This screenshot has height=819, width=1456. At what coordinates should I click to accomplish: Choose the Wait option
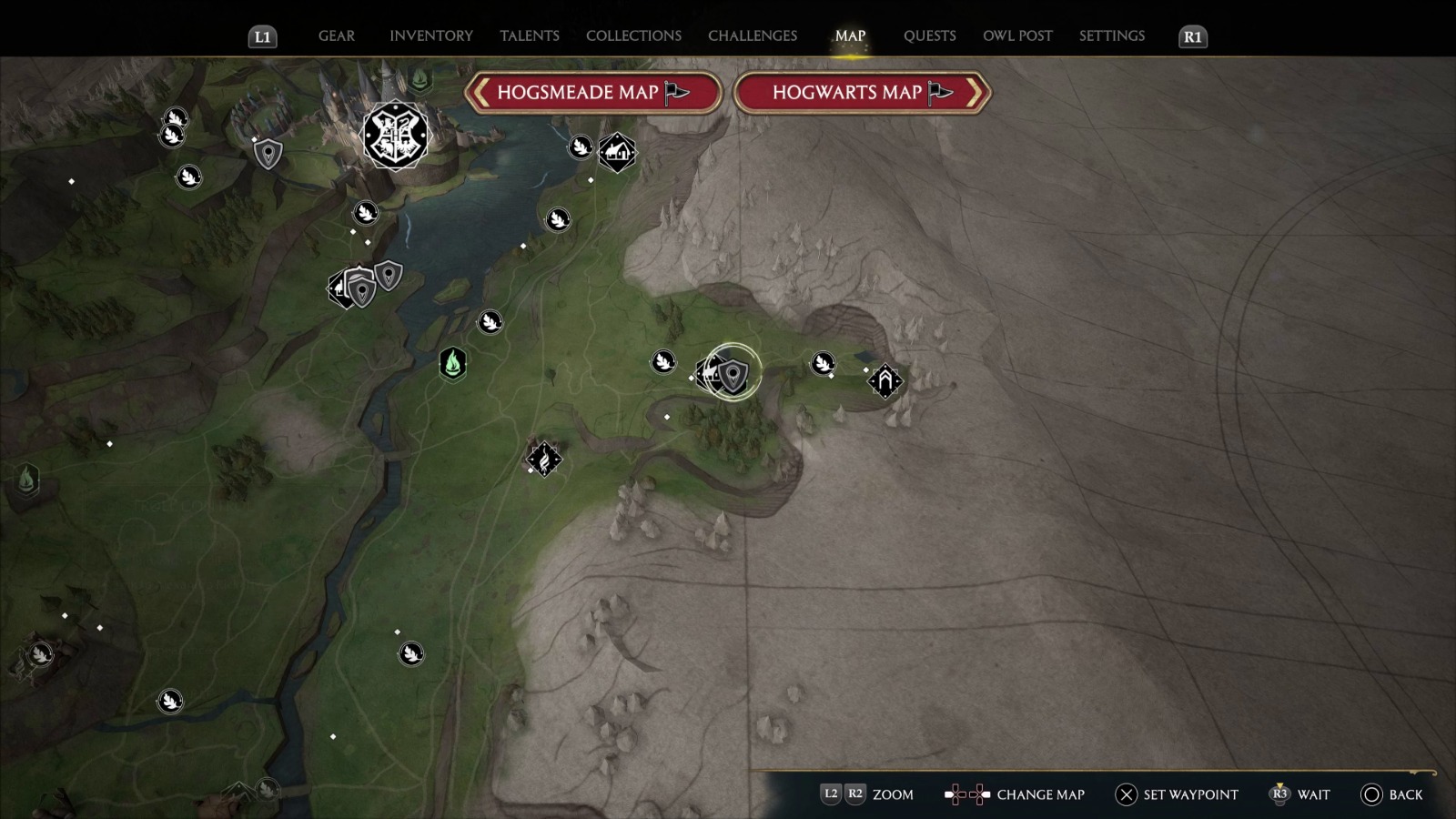[x=1299, y=794]
